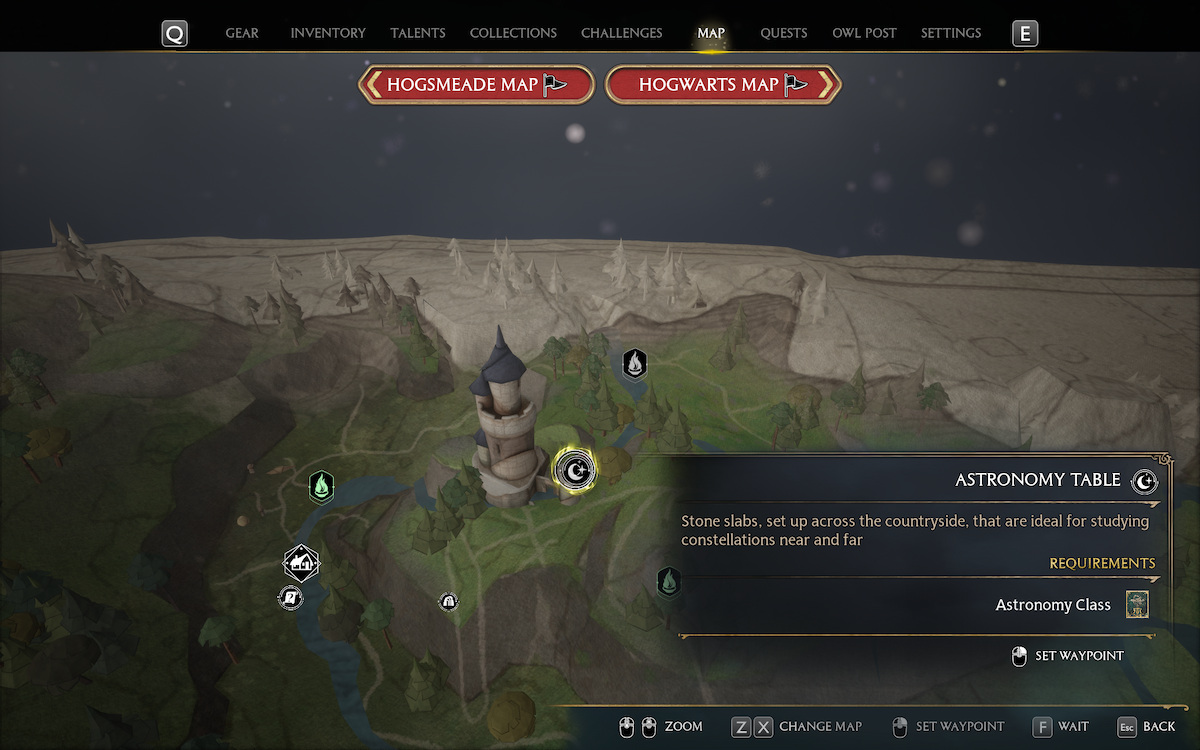The height and width of the screenshot is (750, 1200).
Task: Switch to the Hogwarts Map
Action: click(723, 85)
